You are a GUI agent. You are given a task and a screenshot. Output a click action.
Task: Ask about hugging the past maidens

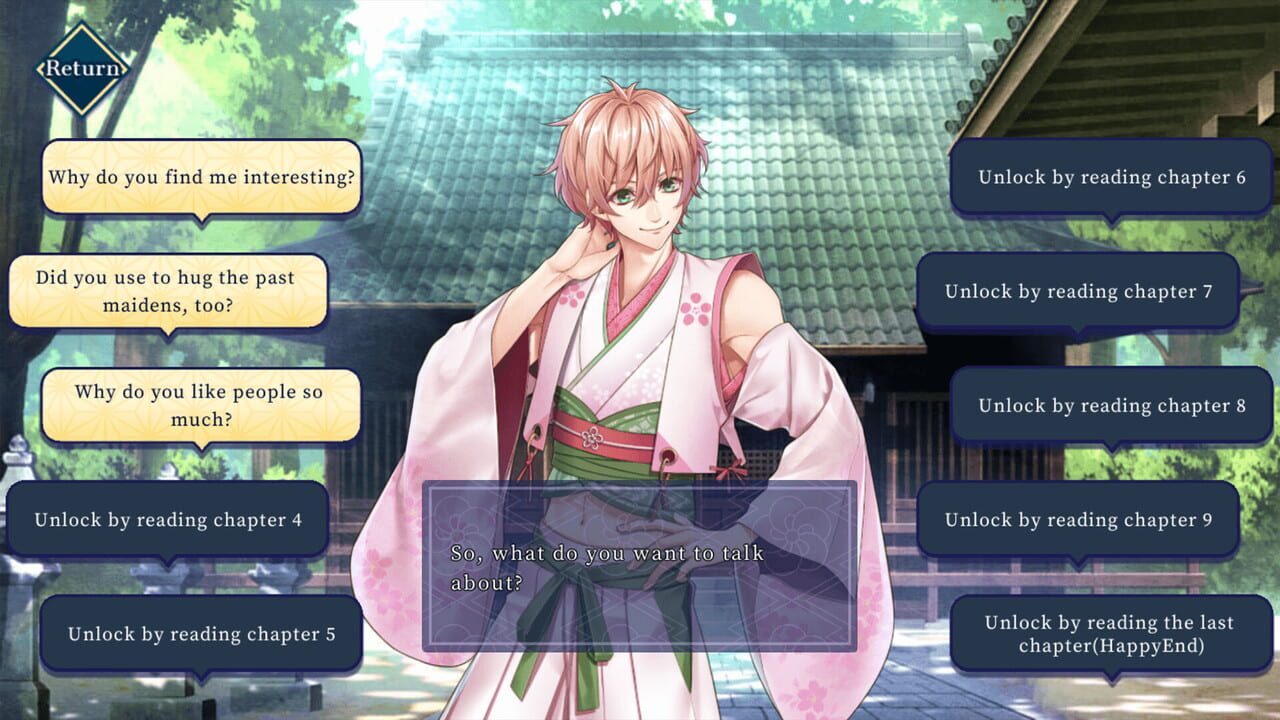[166, 291]
